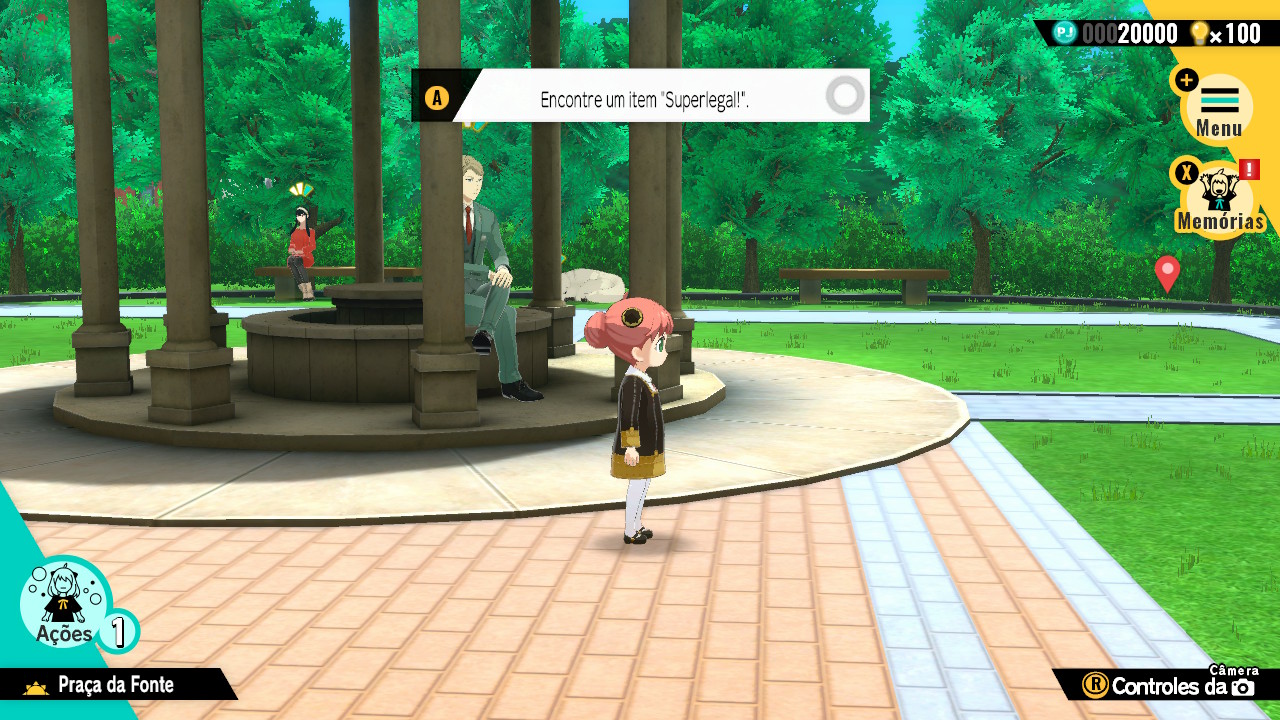
Task: Select the Ações action icon
Action: (x=65, y=603)
